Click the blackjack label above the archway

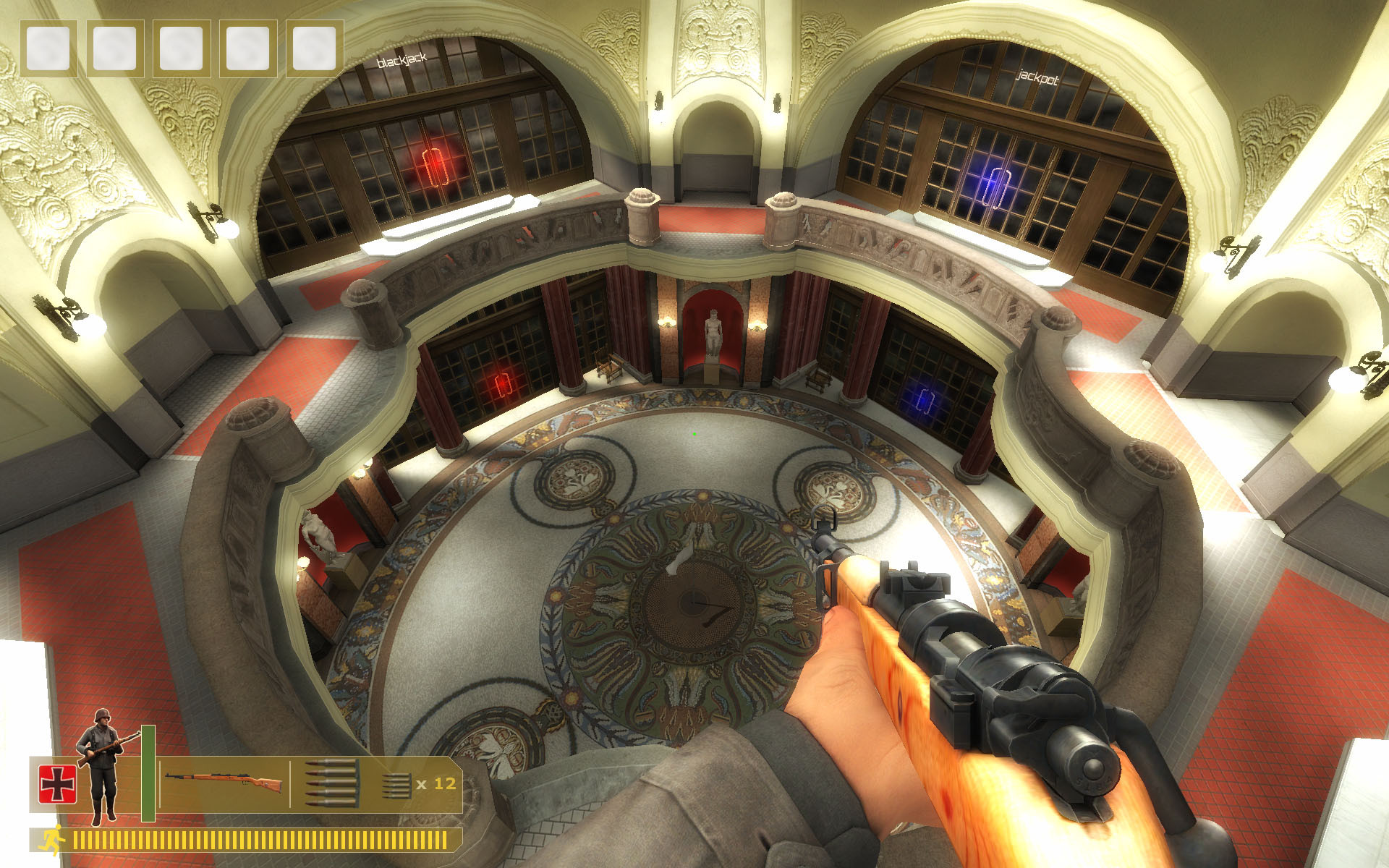coord(404,62)
